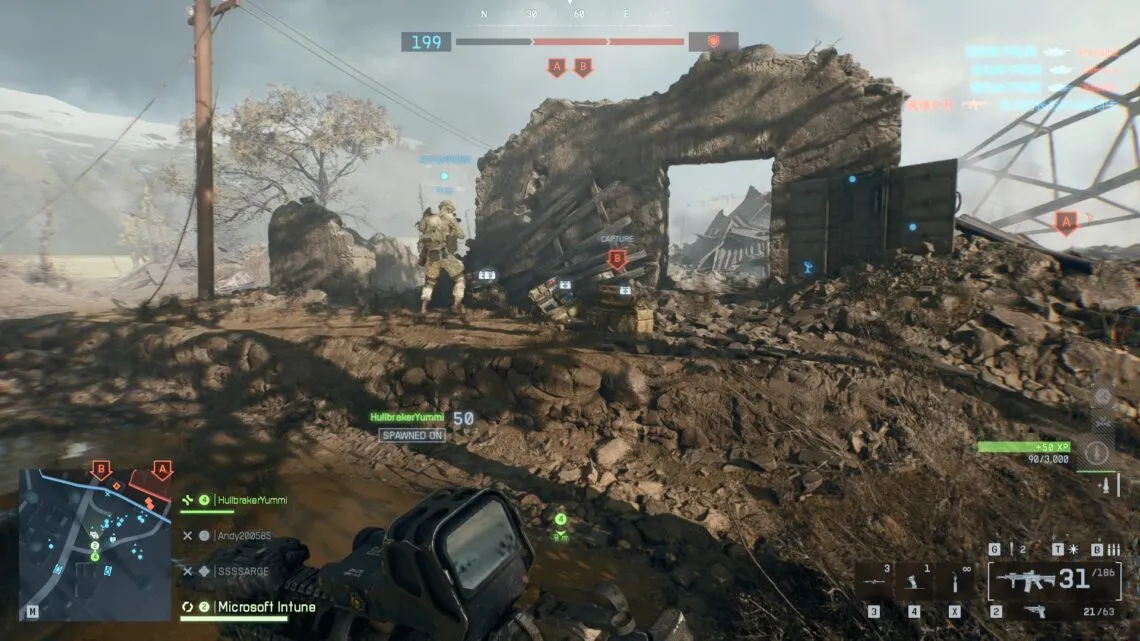
Task: Click objective A flag on the minimap
Action: tap(162, 469)
